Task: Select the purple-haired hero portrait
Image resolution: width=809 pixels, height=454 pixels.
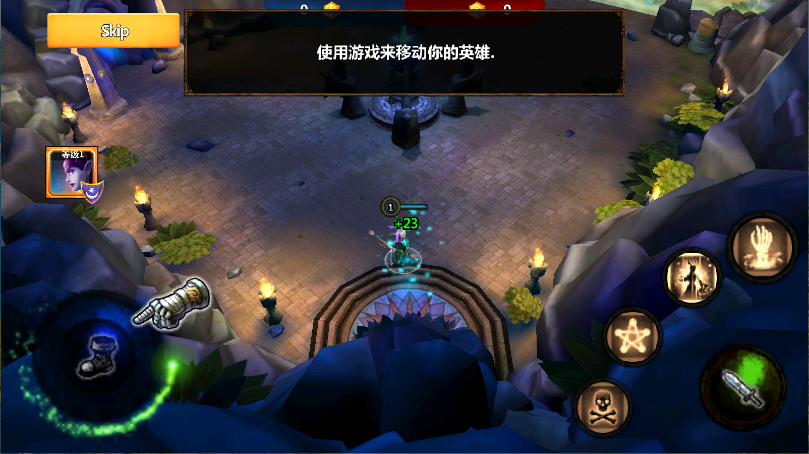Action: pos(72,173)
